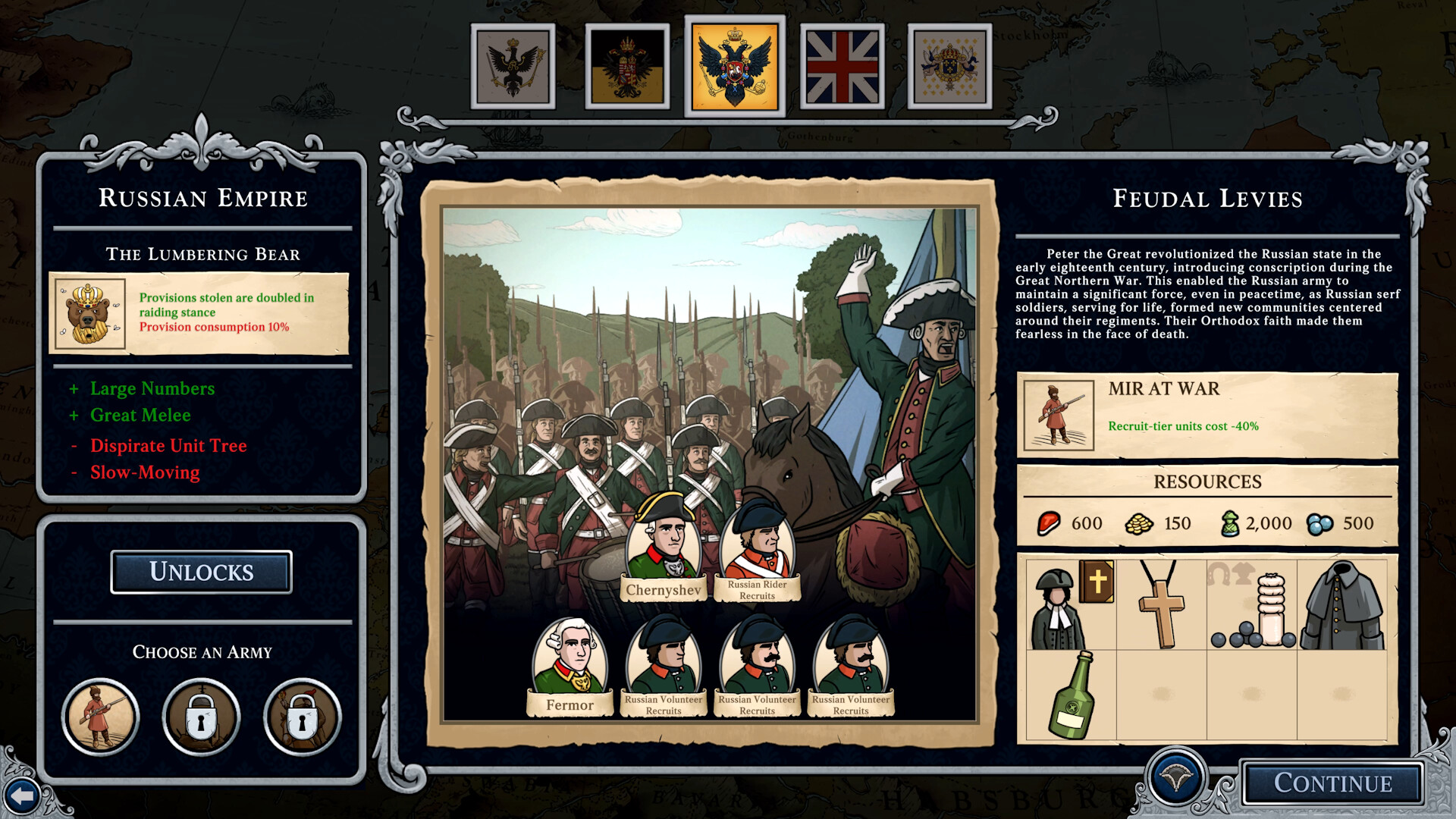The image size is (1456, 819).
Task: Go back using the blue arrow button
Action: [22, 796]
